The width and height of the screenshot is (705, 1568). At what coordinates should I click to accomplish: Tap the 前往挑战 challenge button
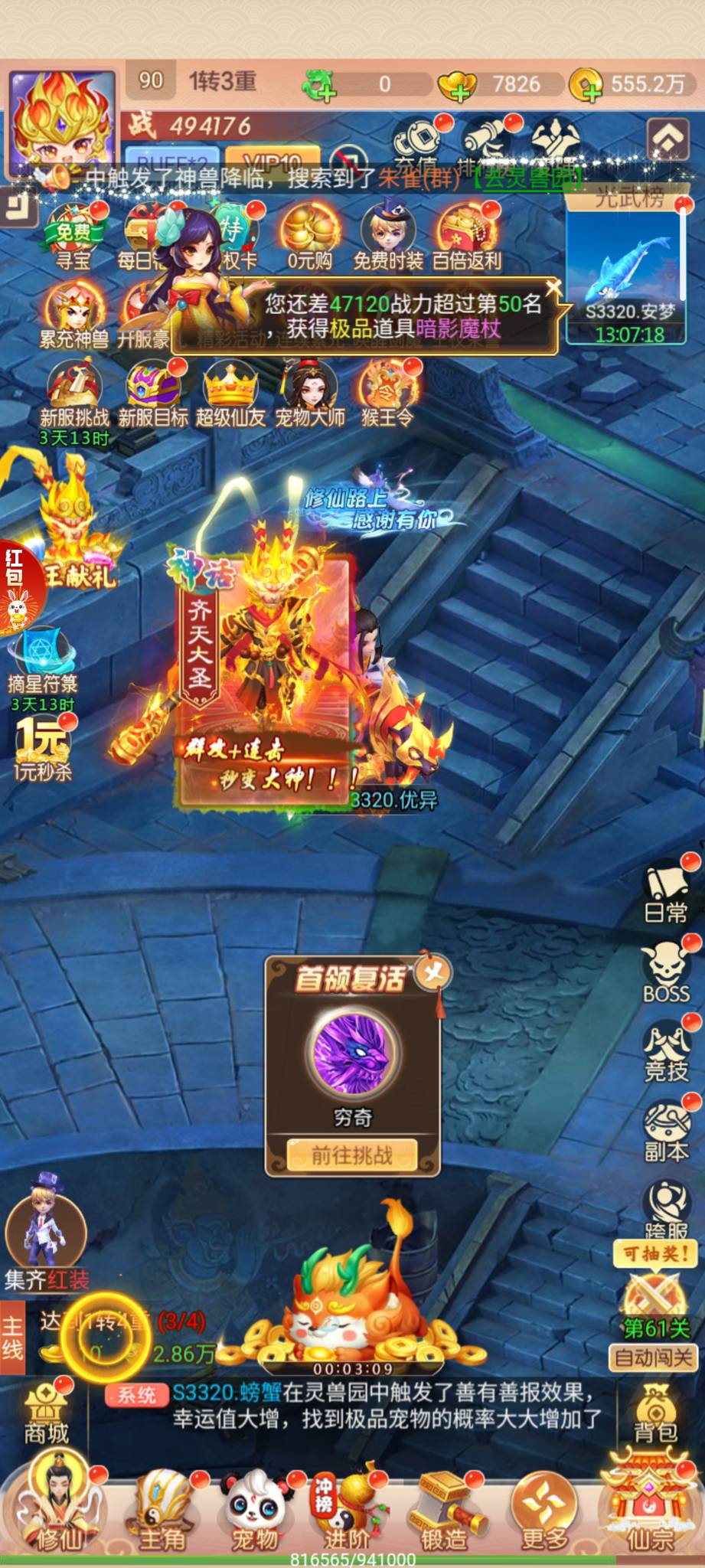tap(352, 1155)
